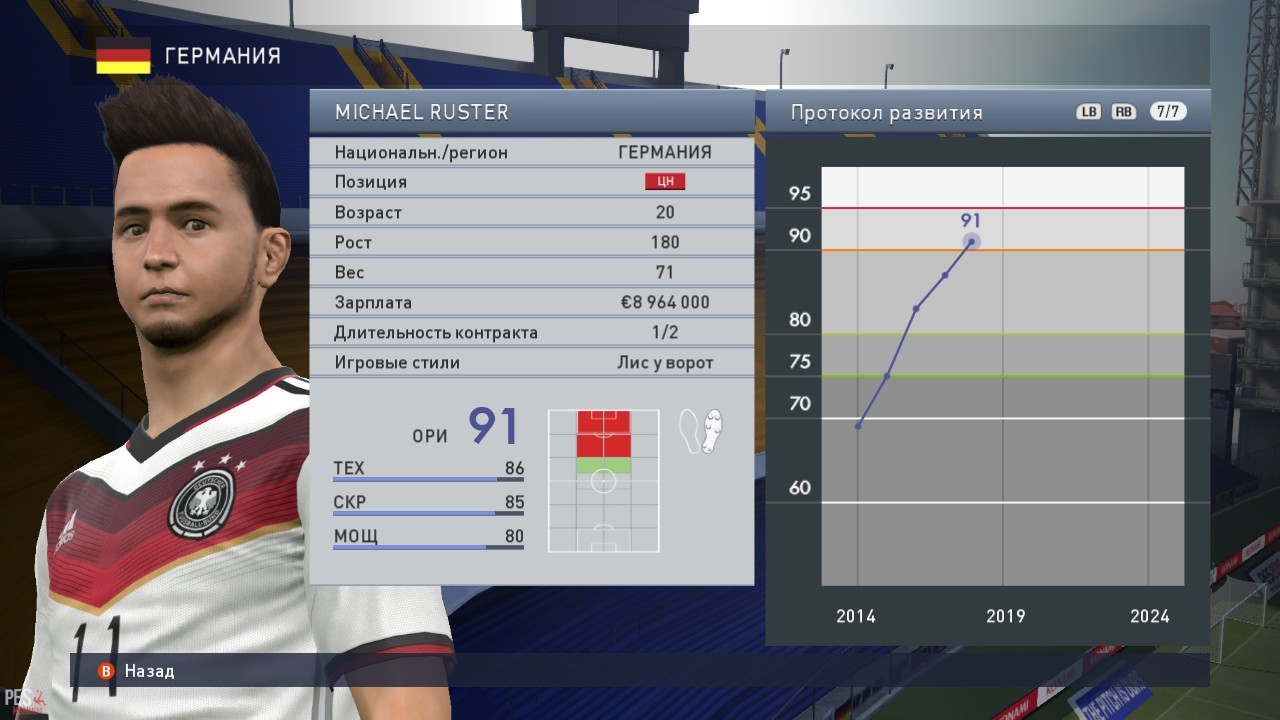Click the Длительность контракта row
Image resolution: width=1280 pixels, height=720 pixels.
coord(531,332)
